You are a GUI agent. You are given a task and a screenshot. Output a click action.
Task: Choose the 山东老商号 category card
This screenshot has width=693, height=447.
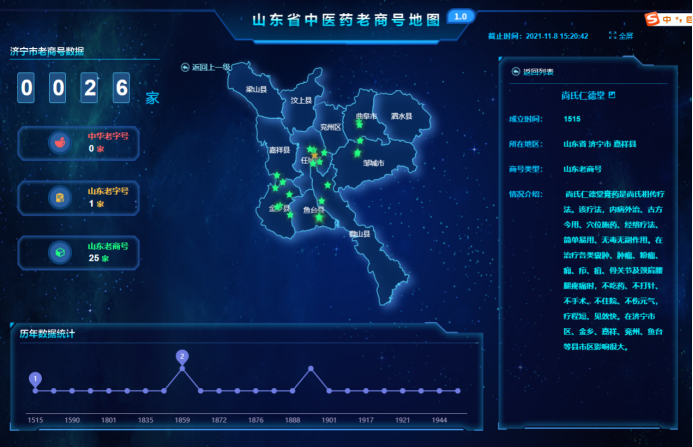pos(88,252)
